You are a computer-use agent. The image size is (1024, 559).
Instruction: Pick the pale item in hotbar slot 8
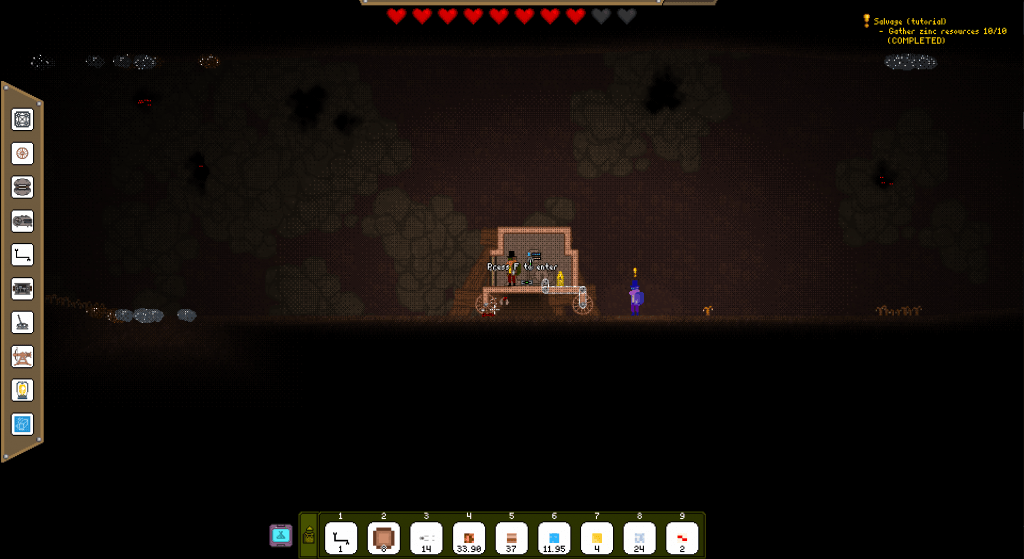tap(640, 537)
